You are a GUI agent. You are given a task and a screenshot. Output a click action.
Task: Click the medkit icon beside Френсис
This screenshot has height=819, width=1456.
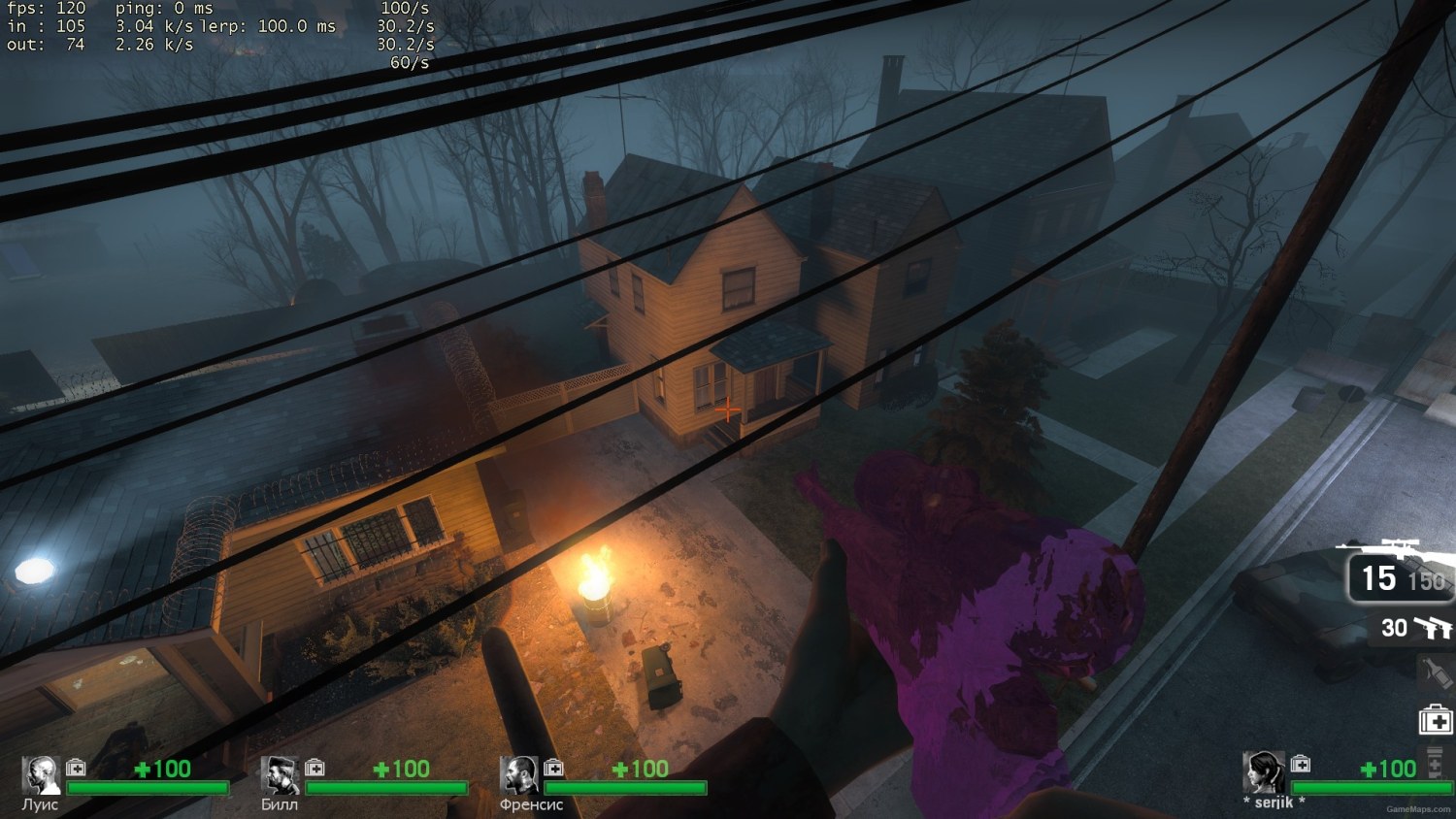(553, 768)
